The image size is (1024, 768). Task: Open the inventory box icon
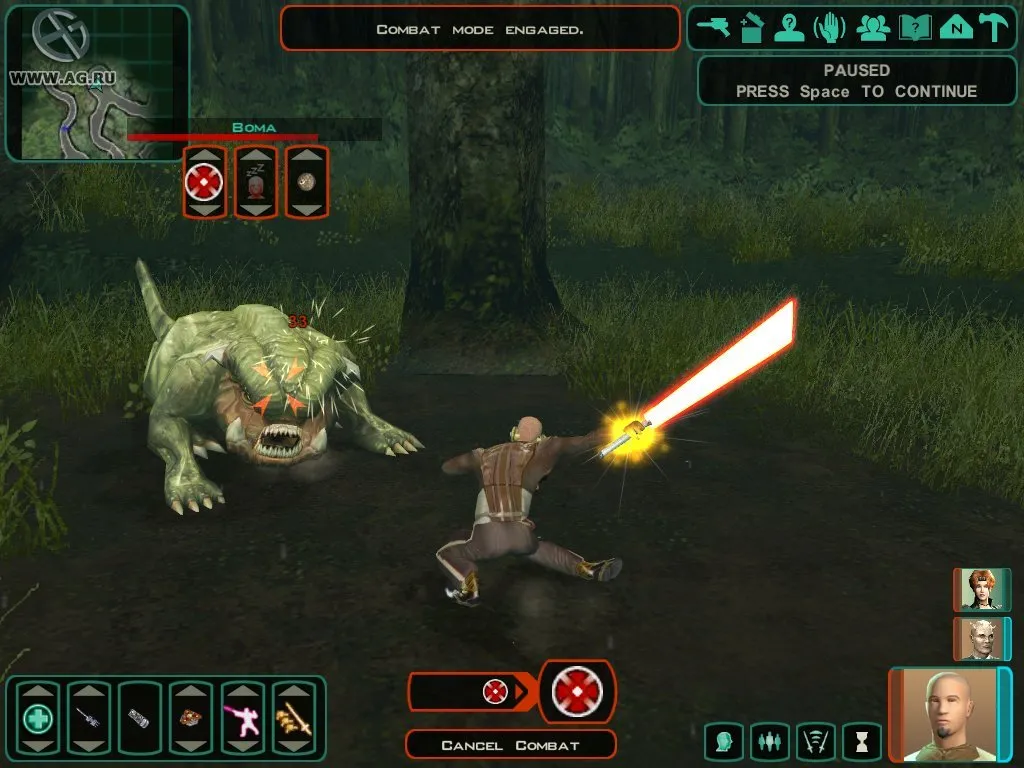coord(752,28)
